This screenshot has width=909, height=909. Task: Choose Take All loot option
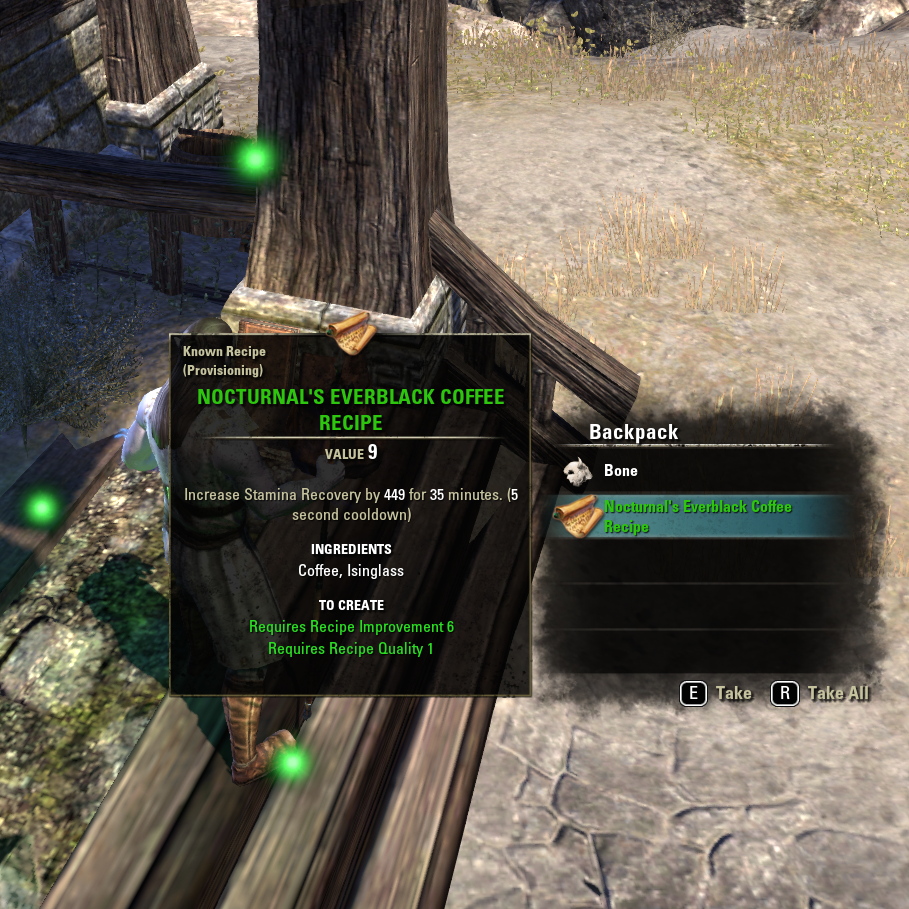[x=821, y=693]
